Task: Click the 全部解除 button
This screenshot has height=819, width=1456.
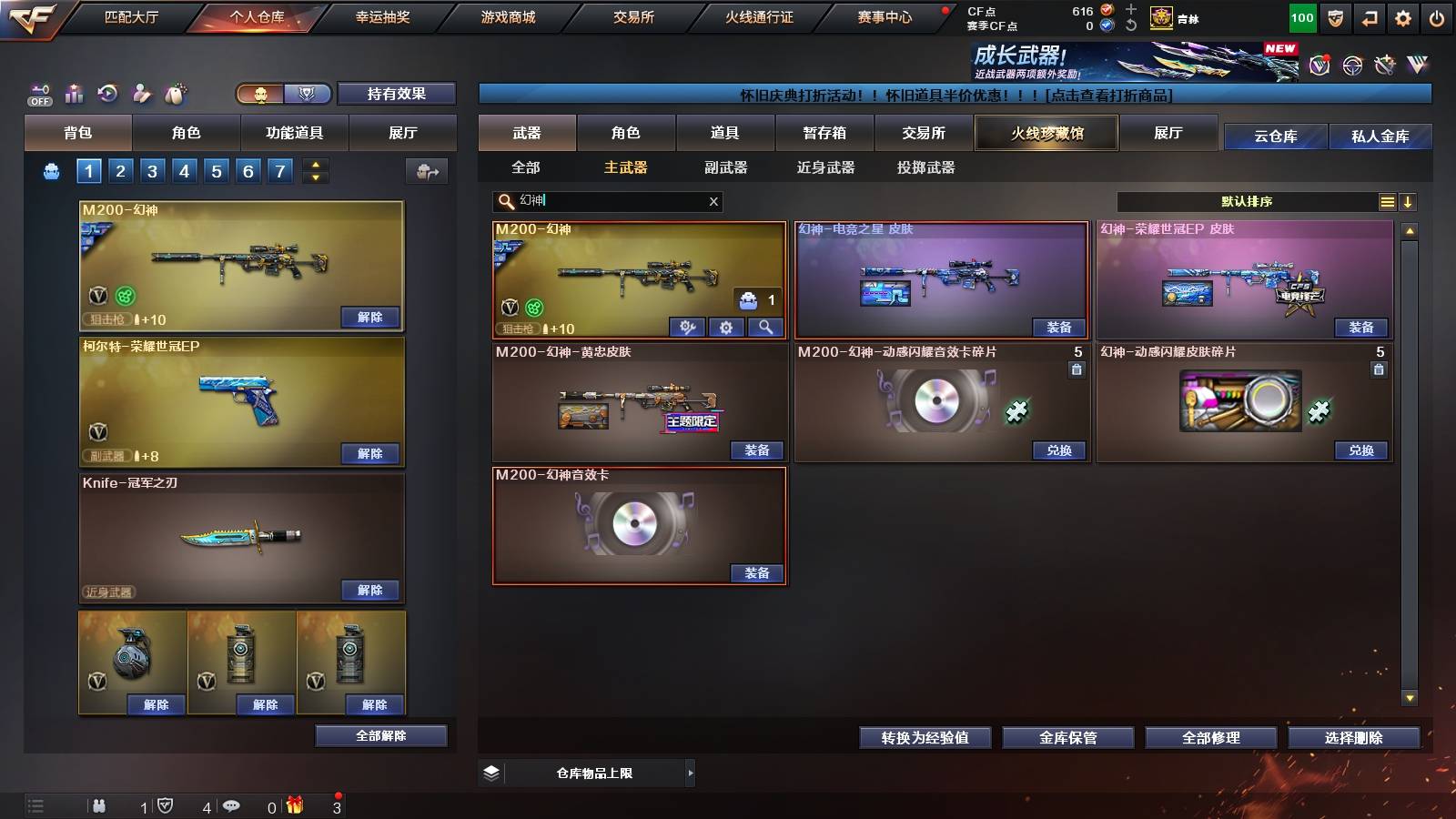Action: pyautogui.click(x=379, y=735)
